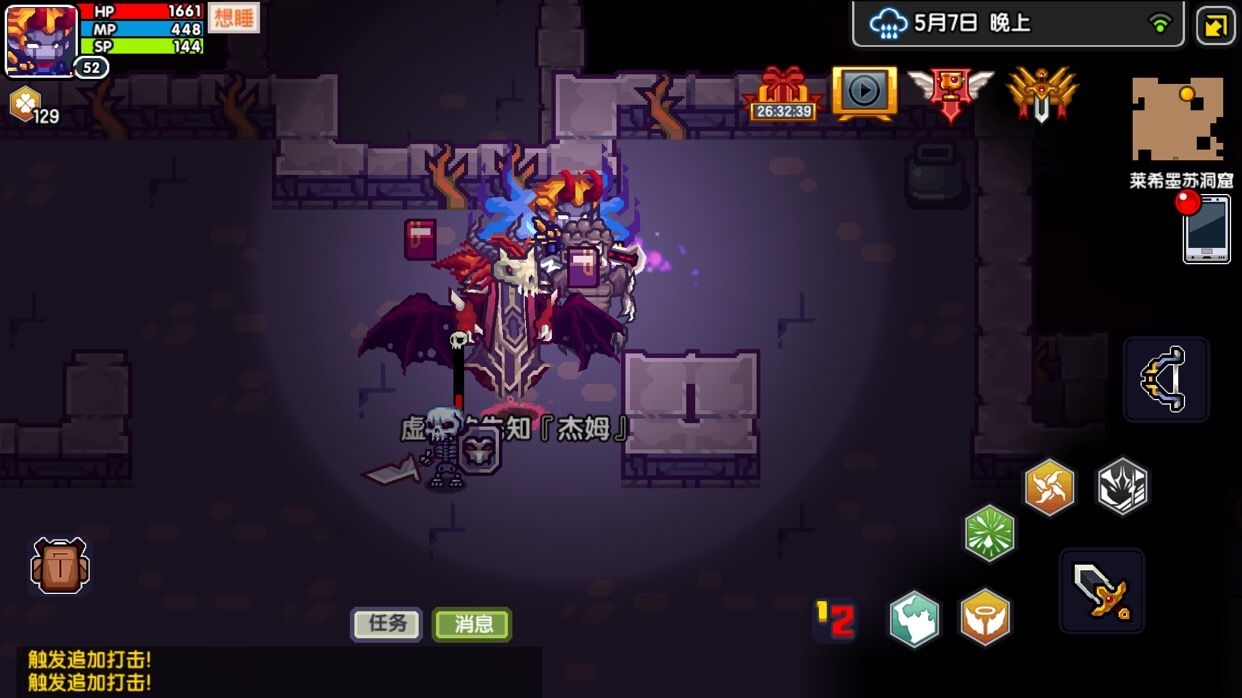
Task: Trigger the orange halo skill
Action: point(985,618)
